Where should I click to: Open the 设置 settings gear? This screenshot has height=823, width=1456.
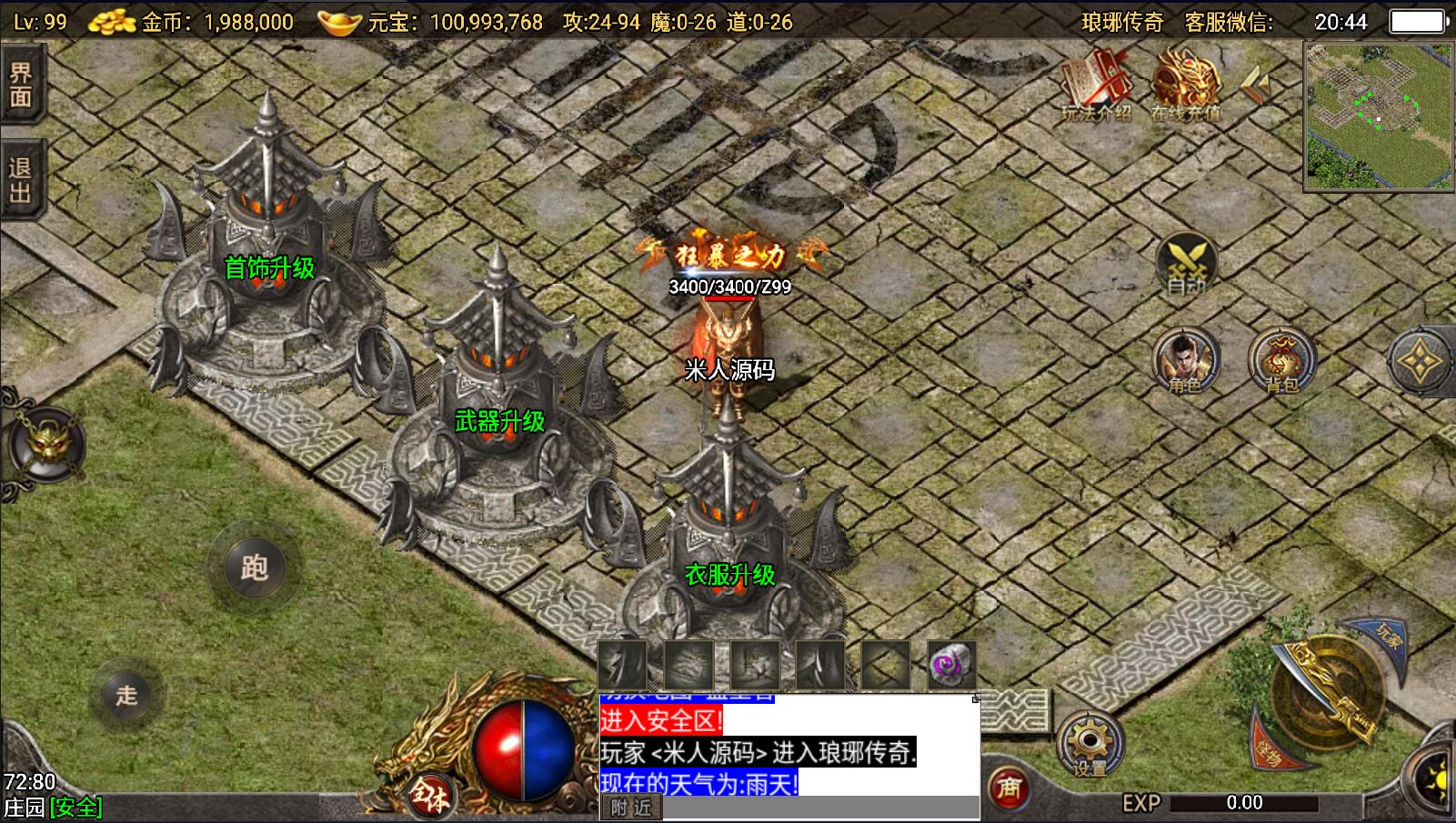click(x=1089, y=746)
